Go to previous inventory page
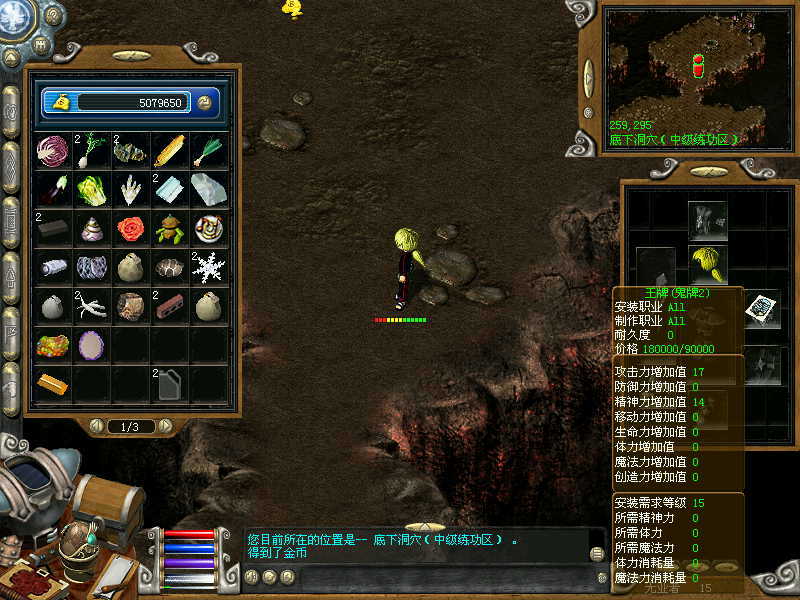The width and height of the screenshot is (800, 600). coord(97,426)
